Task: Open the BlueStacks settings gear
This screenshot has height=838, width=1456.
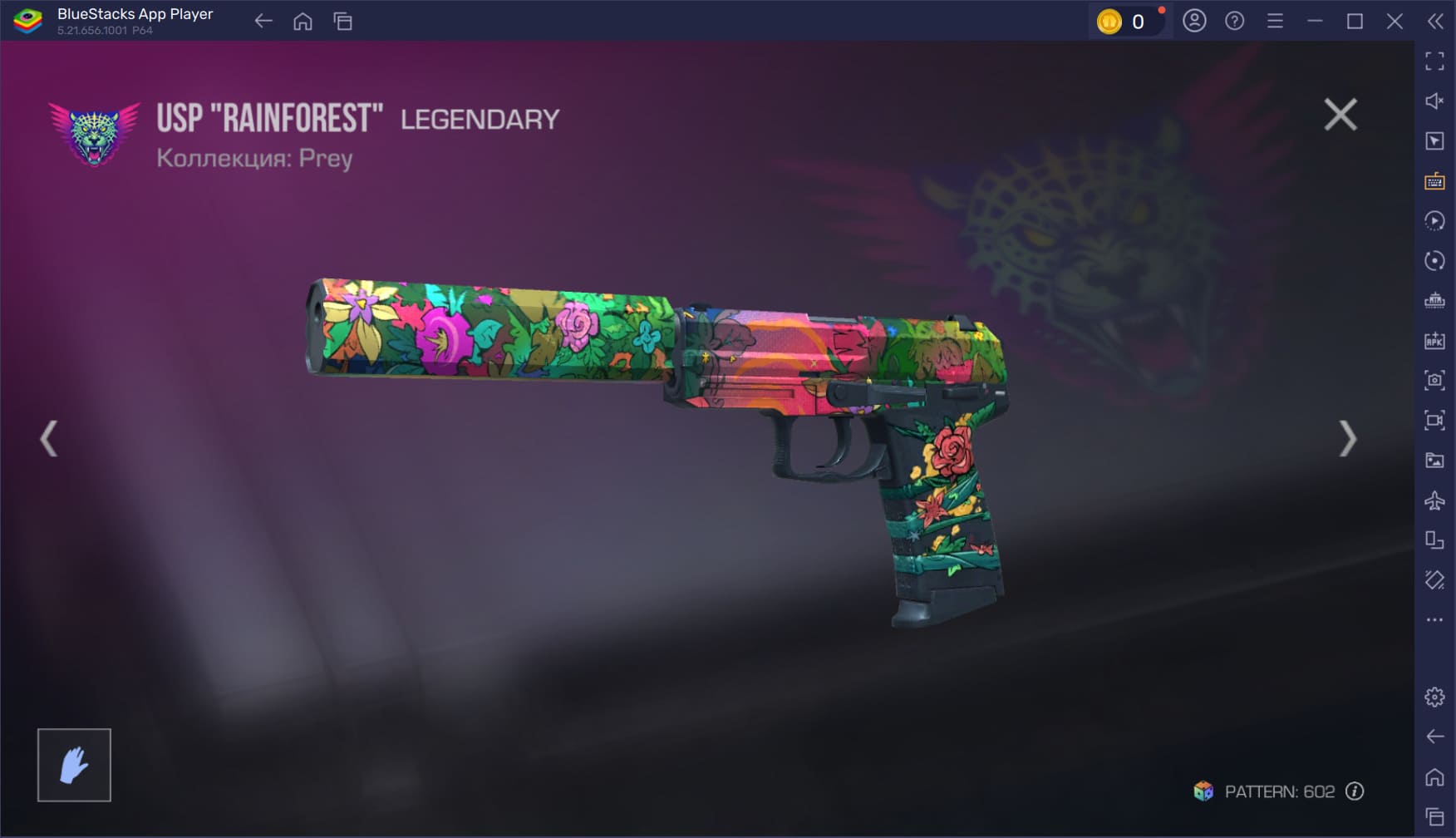Action: (1434, 697)
